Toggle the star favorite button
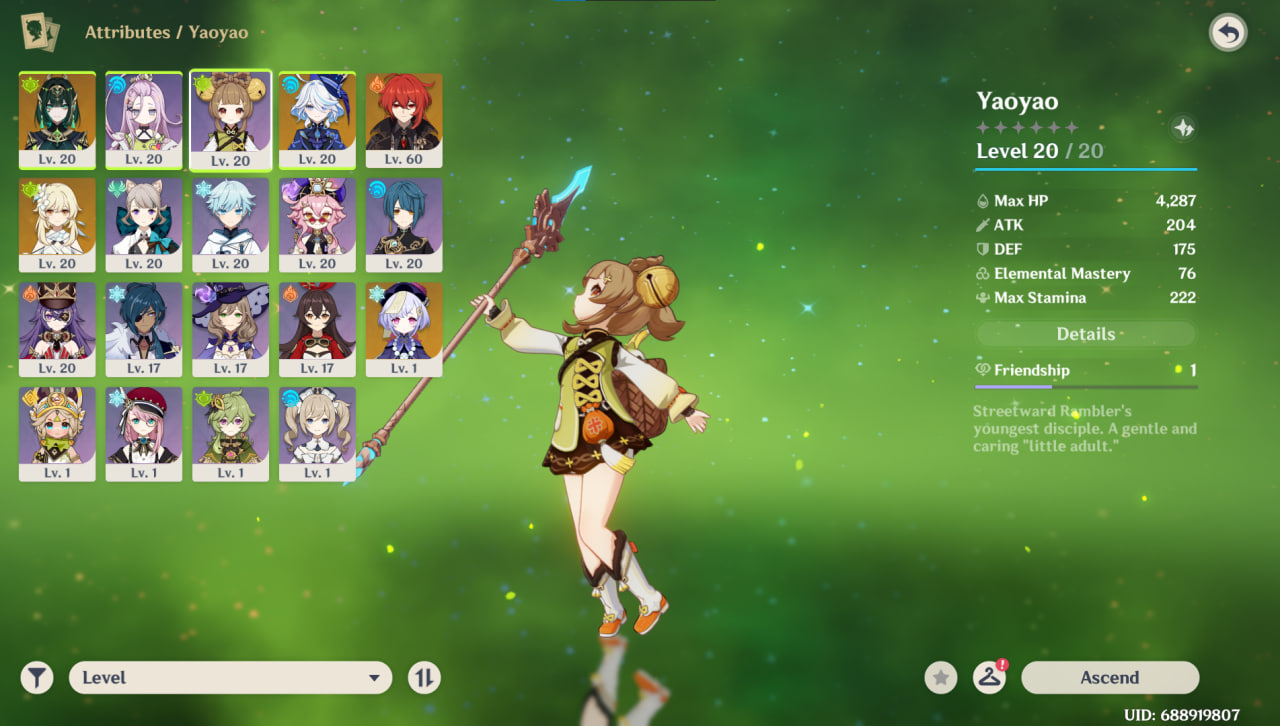The image size is (1280, 726). point(940,677)
